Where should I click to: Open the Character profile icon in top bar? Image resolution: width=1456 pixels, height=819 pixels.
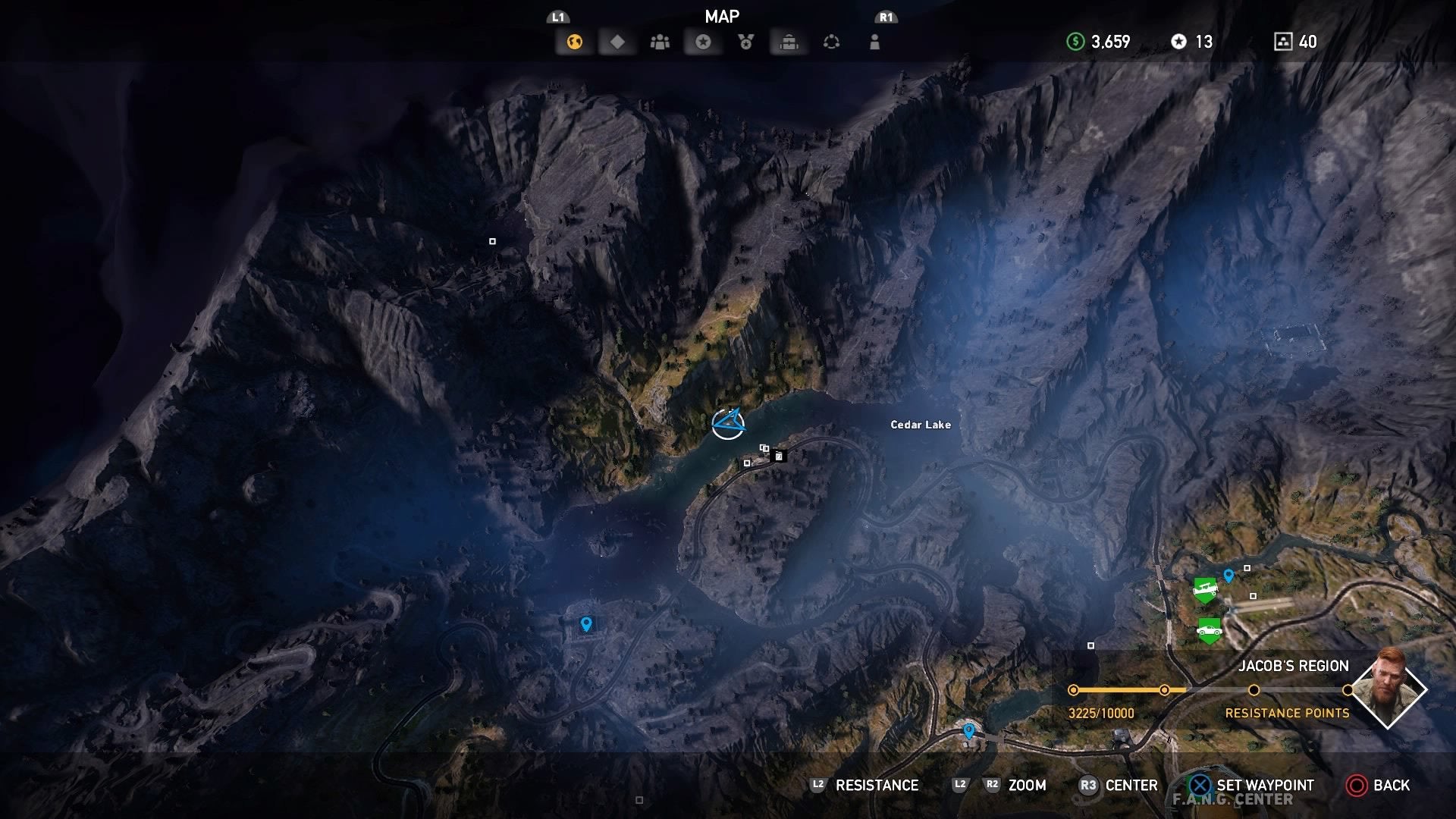[x=874, y=42]
